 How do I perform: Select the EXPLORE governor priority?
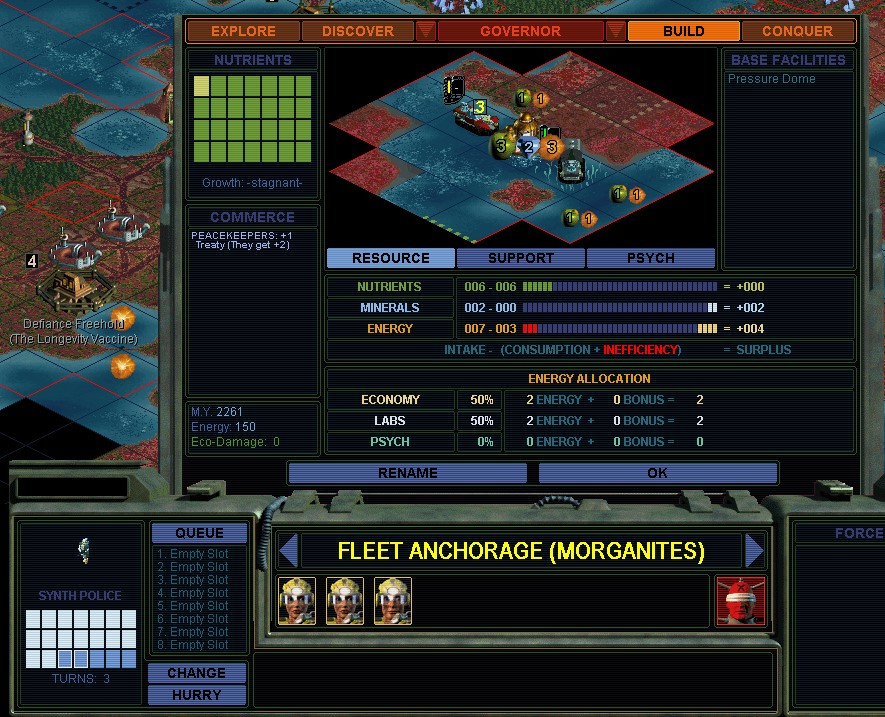point(243,31)
